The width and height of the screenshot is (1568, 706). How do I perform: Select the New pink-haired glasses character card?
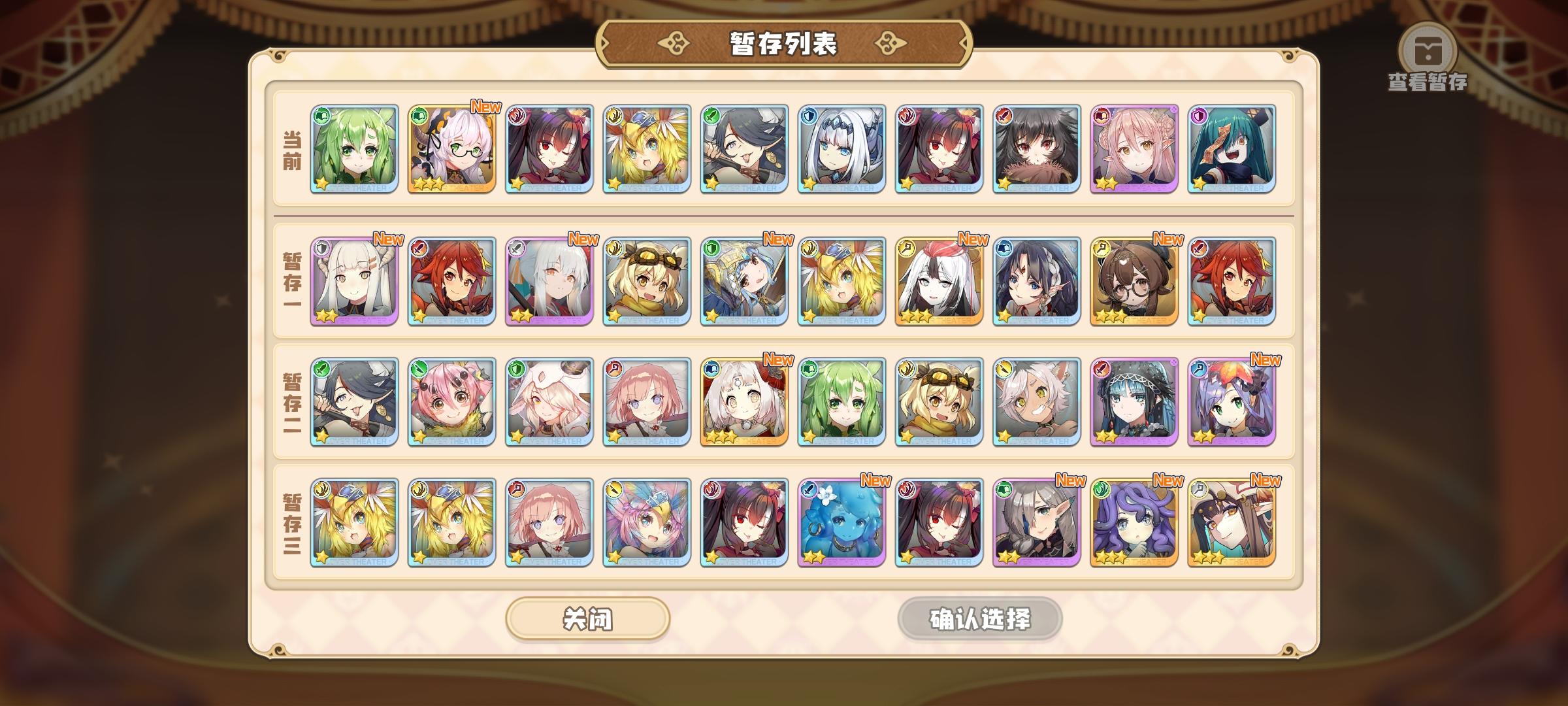(x=452, y=150)
